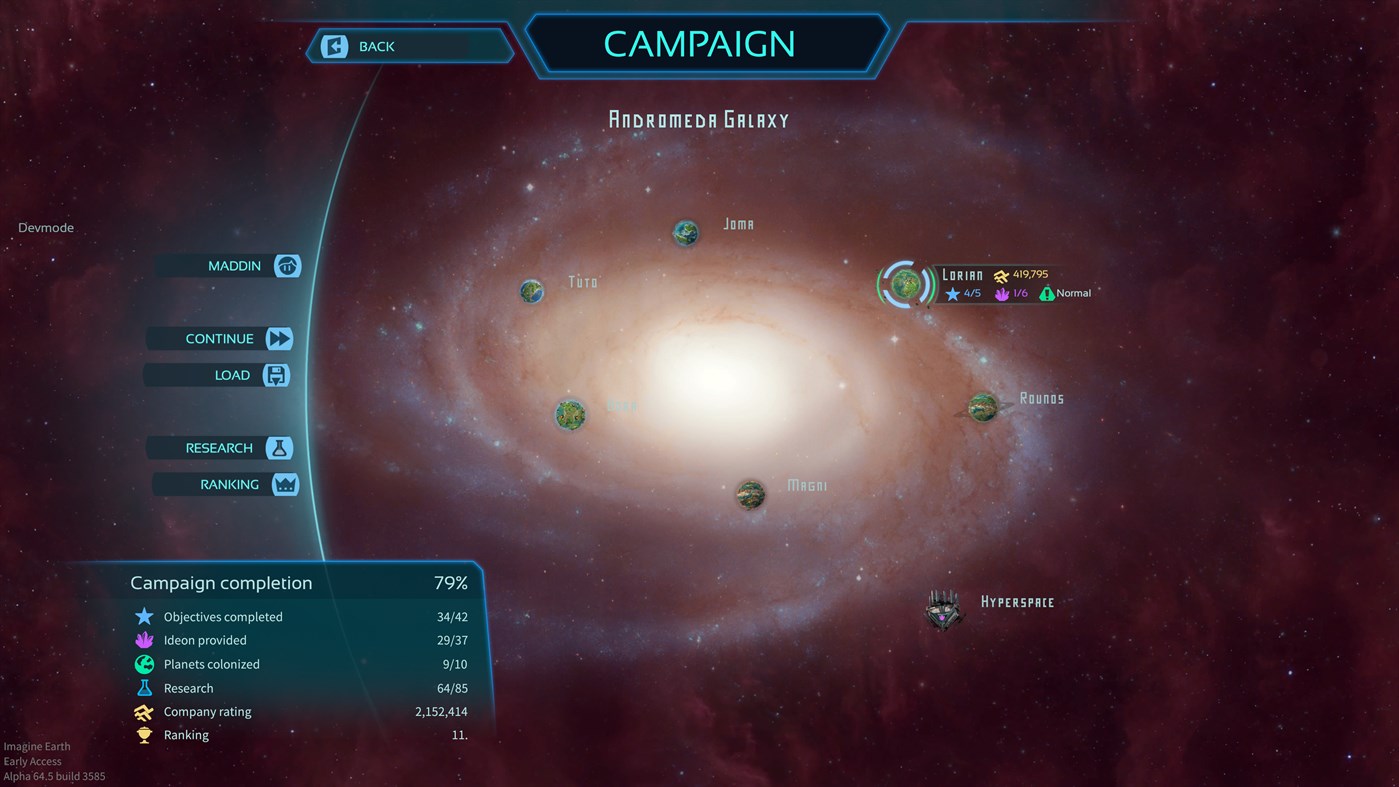Select the Planets colonized globe icon
The height and width of the screenshot is (787, 1399).
pyautogui.click(x=143, y=664)
